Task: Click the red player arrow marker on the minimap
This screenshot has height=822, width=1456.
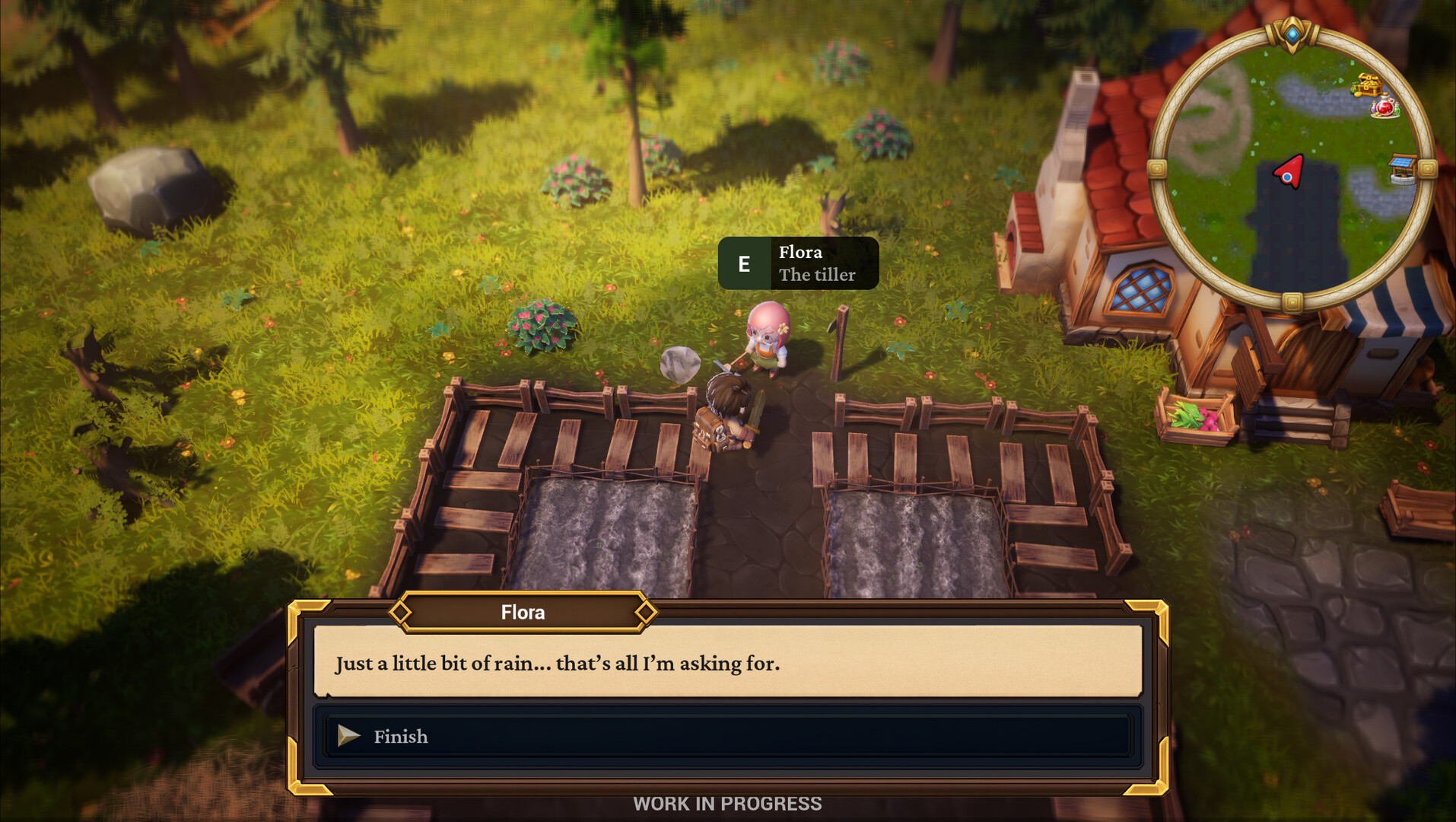Action: coord(1289,171)
